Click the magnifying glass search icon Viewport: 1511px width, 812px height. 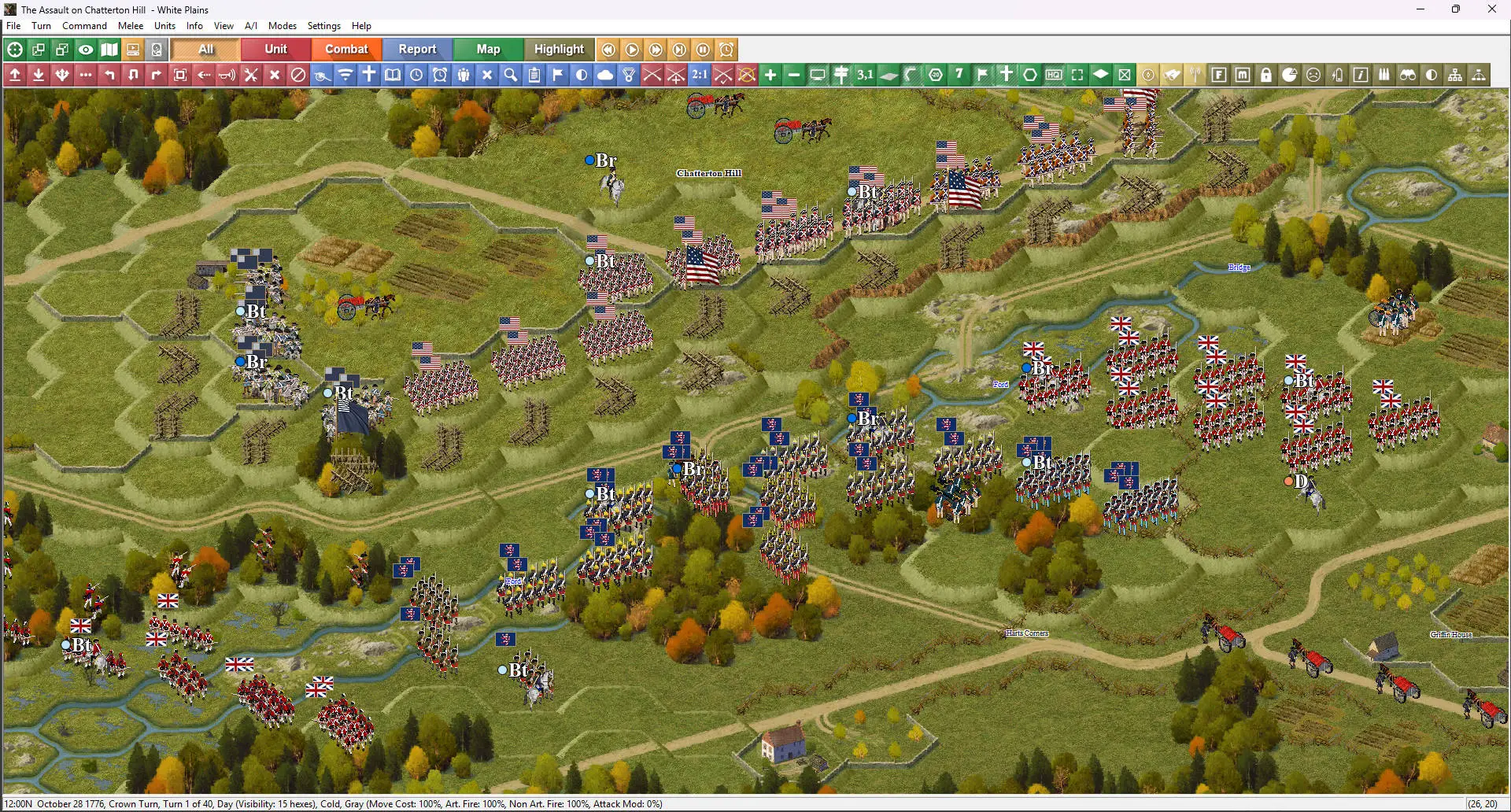click(x=511, y=75)
